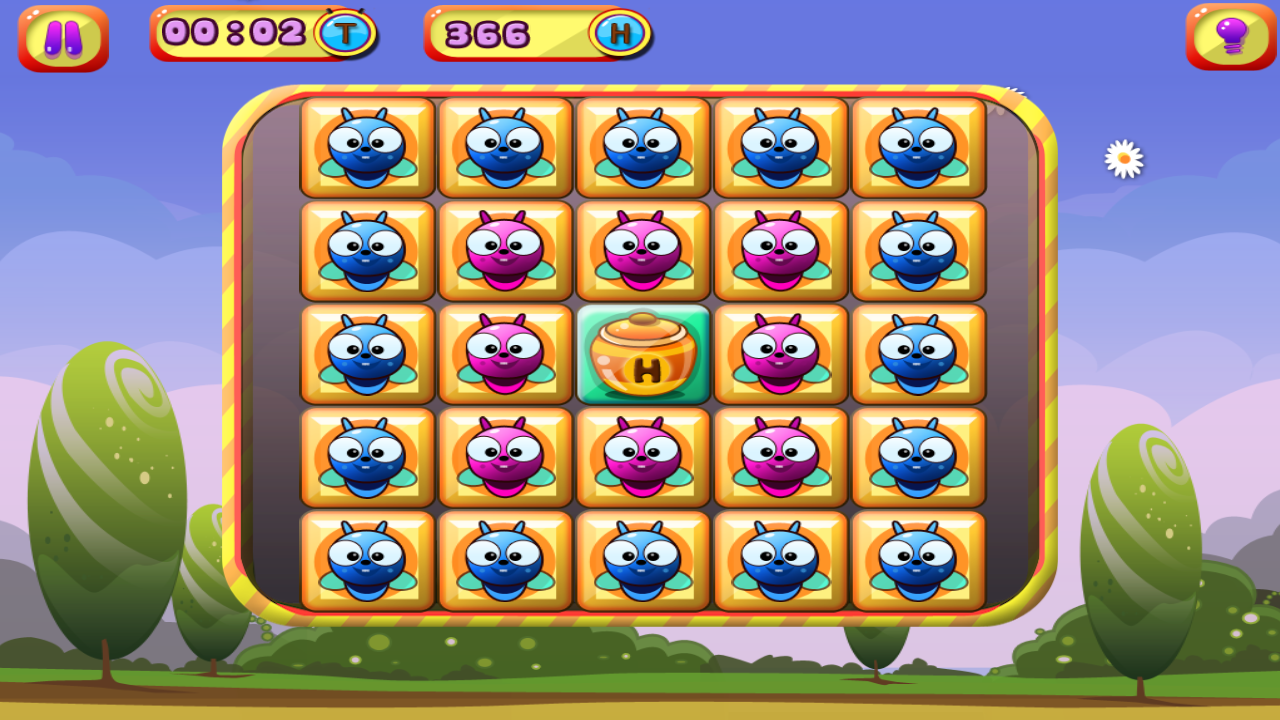Click the white daisy flower near the right edge

point(1124,158)
